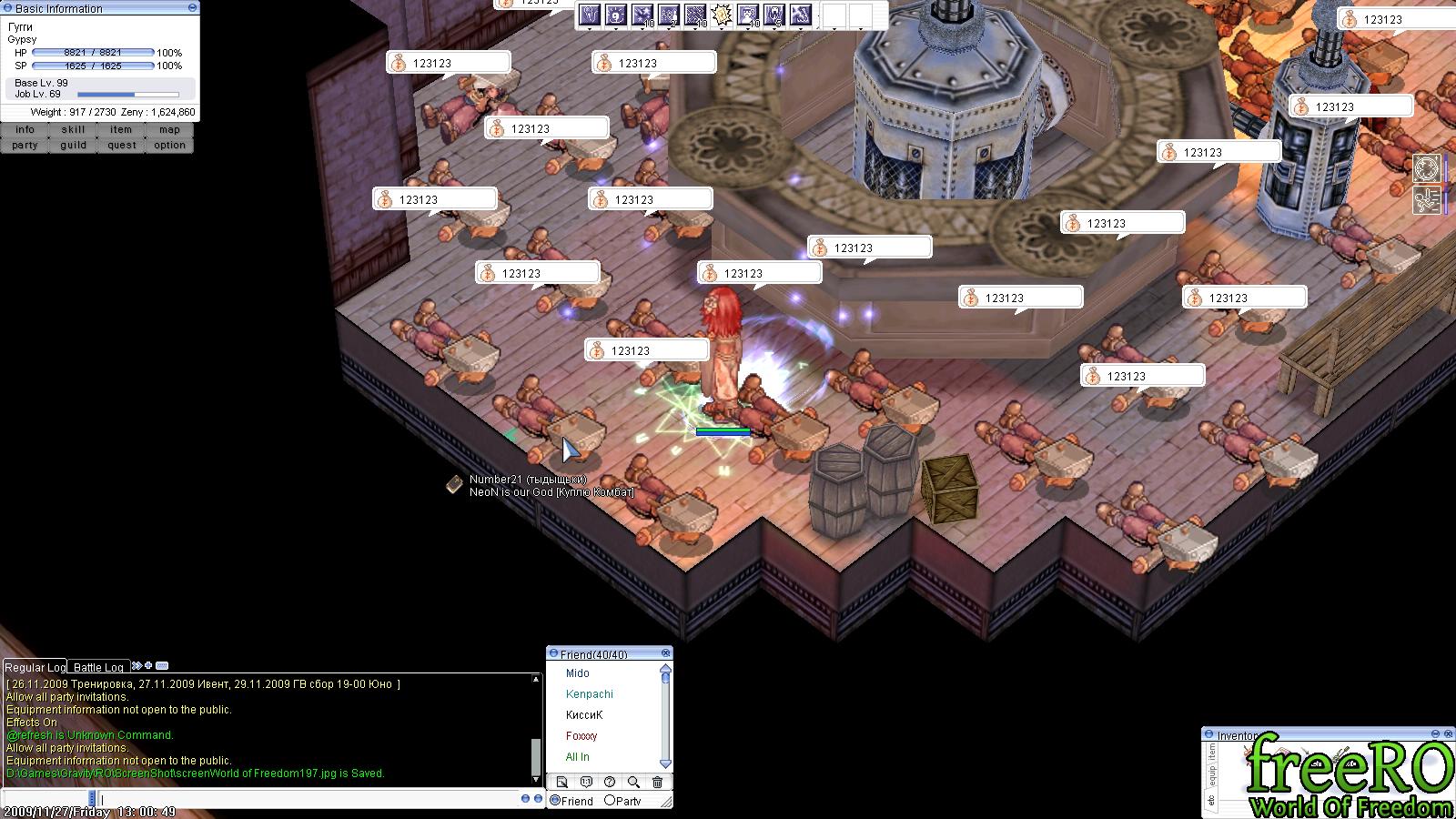1456x819 pixels.
Task: Select friend Kenpachi in the list
Action: (589, 694)
